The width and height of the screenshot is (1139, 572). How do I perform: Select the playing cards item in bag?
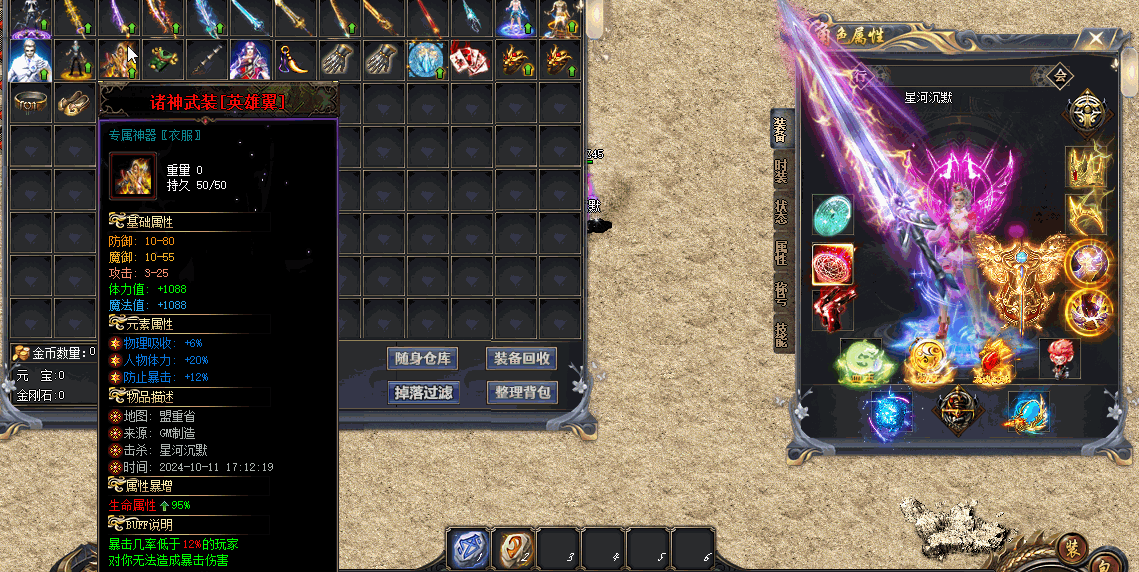tap(470, 60)
